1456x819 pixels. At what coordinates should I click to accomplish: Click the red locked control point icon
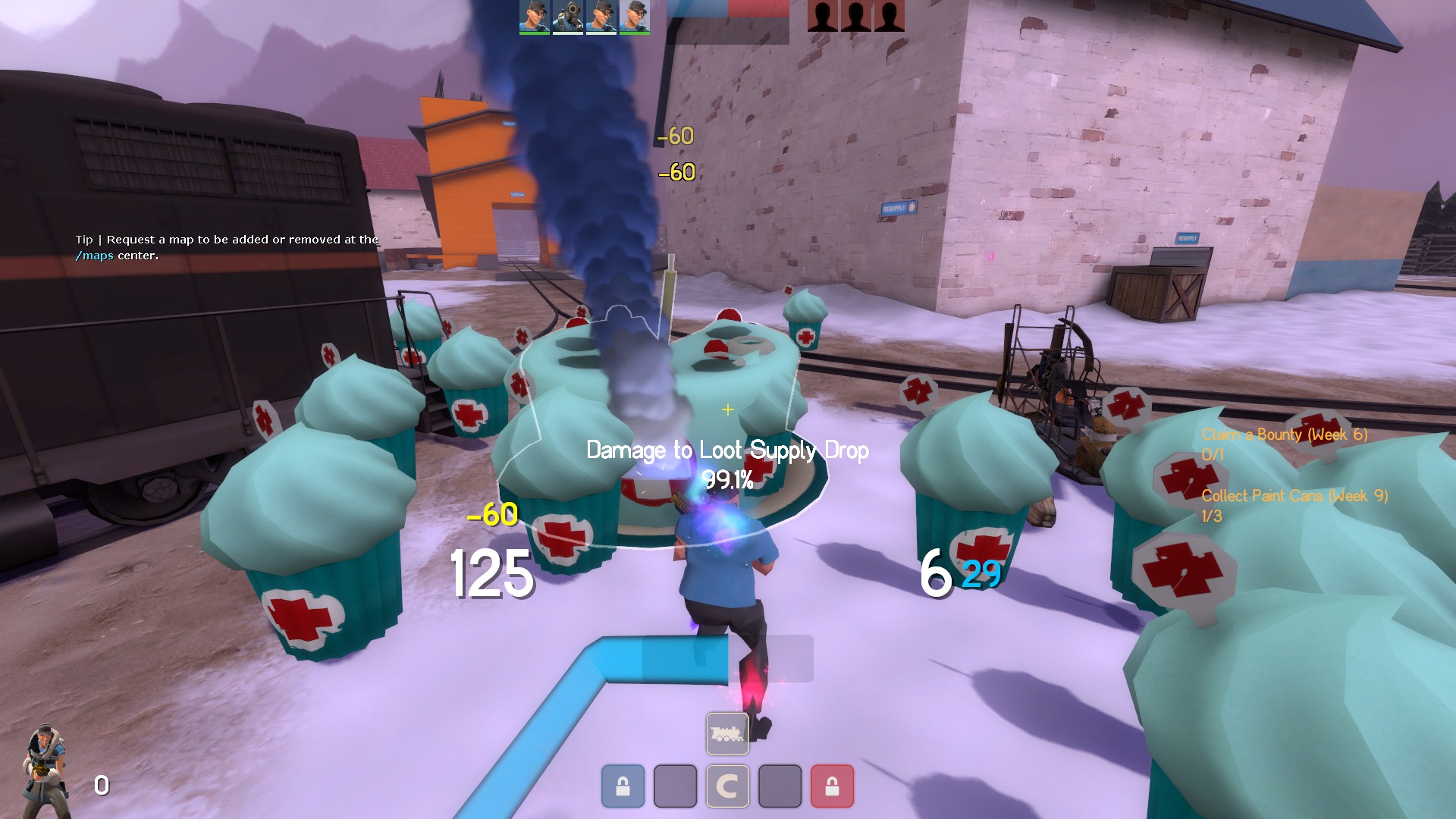pos(832,786)
